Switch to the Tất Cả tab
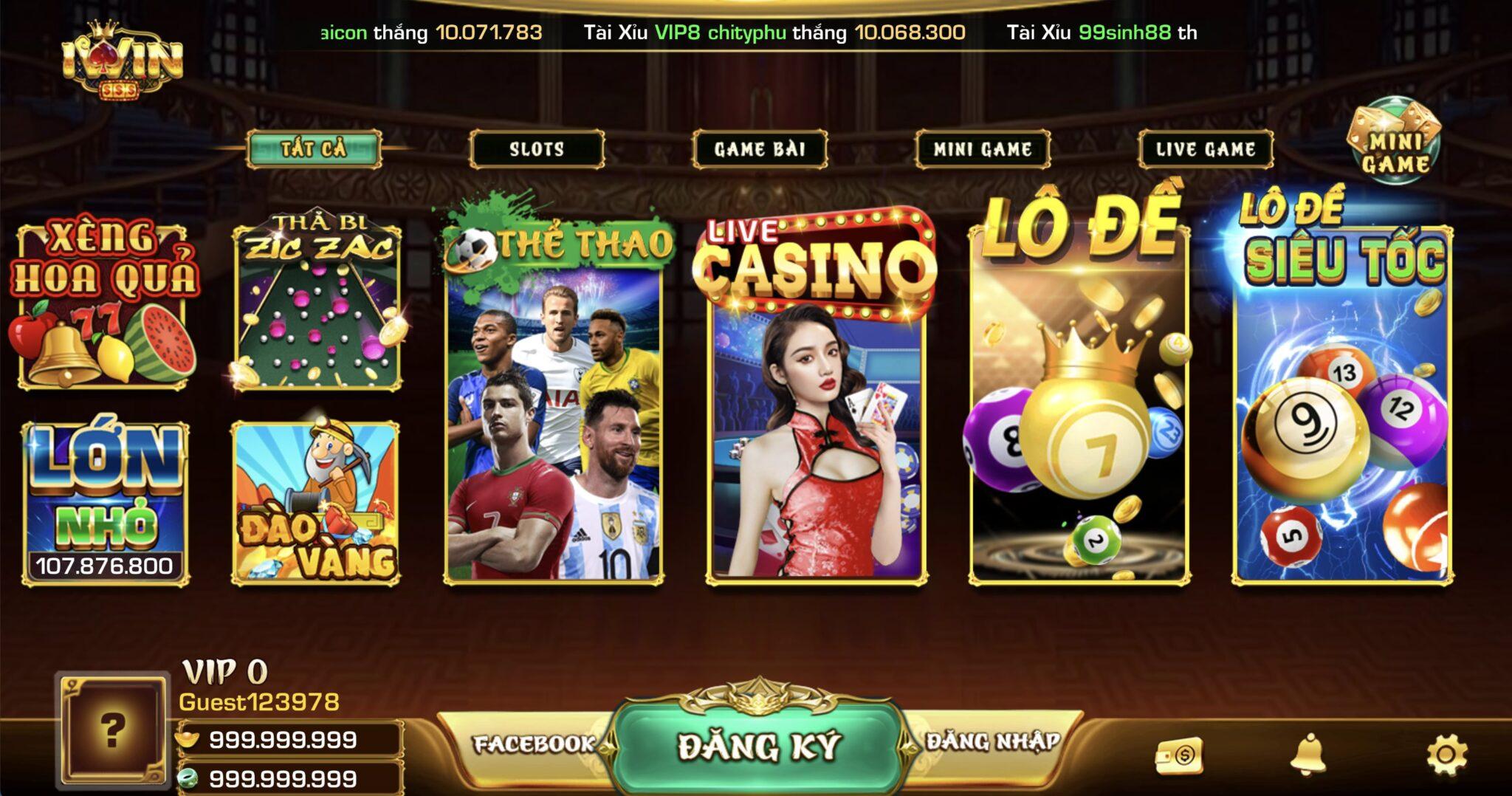This screenshot has width=1512, height=796. click(x=314, y=149)
